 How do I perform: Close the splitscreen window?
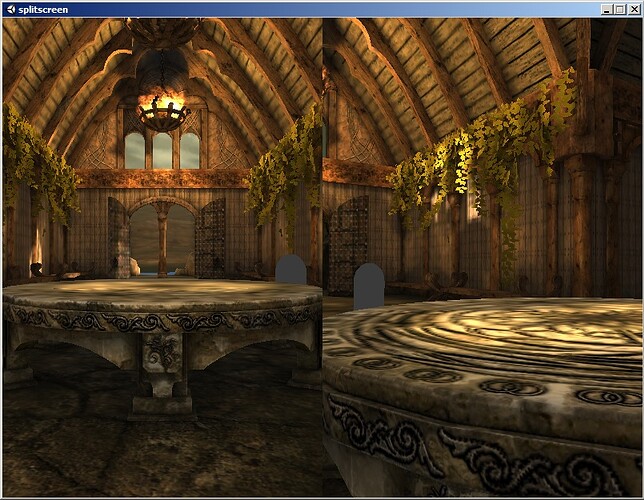pyautogui.click(x=633, y=9)
